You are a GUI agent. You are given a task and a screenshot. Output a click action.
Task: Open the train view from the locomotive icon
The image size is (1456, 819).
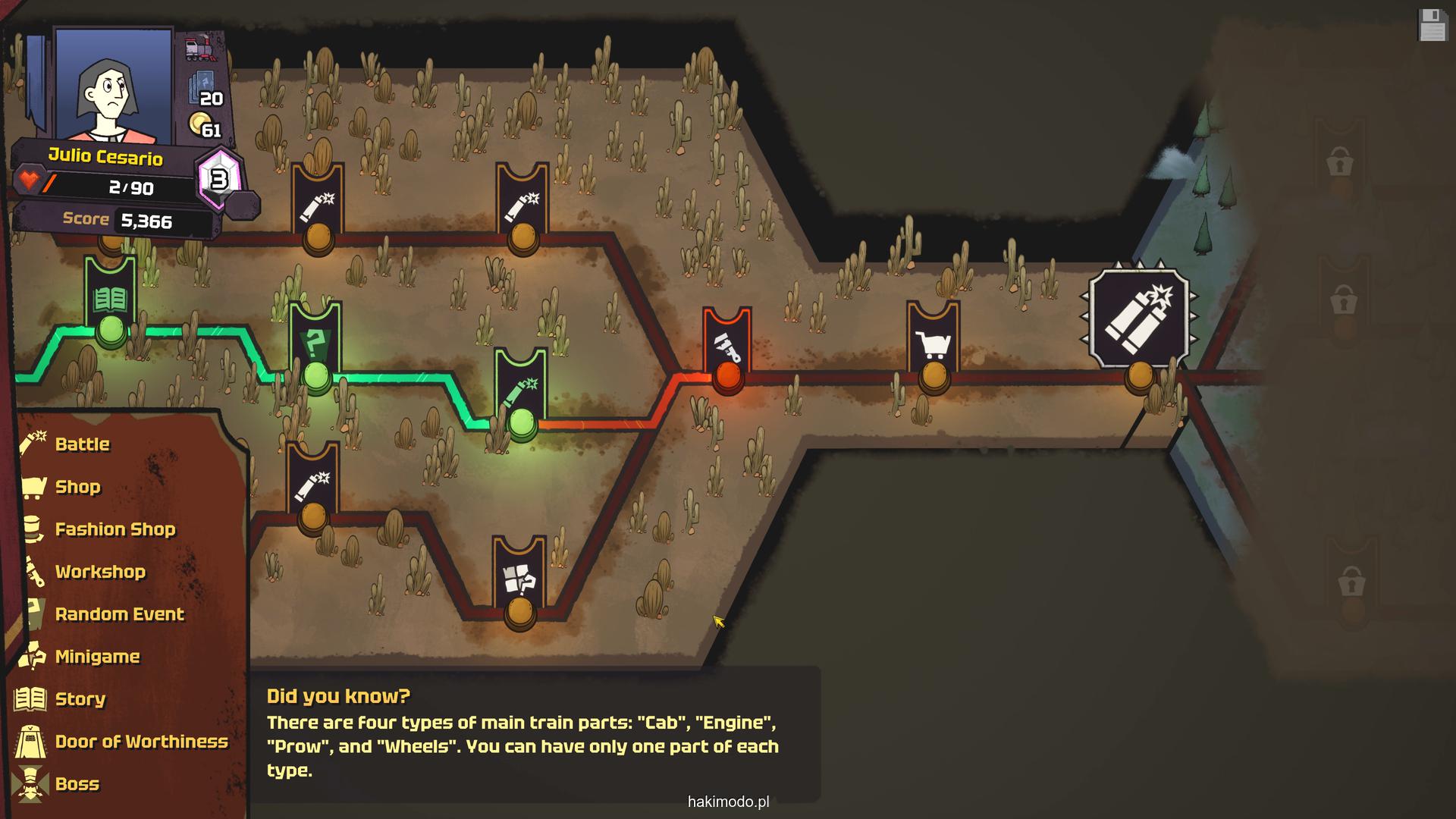(201, 49)
